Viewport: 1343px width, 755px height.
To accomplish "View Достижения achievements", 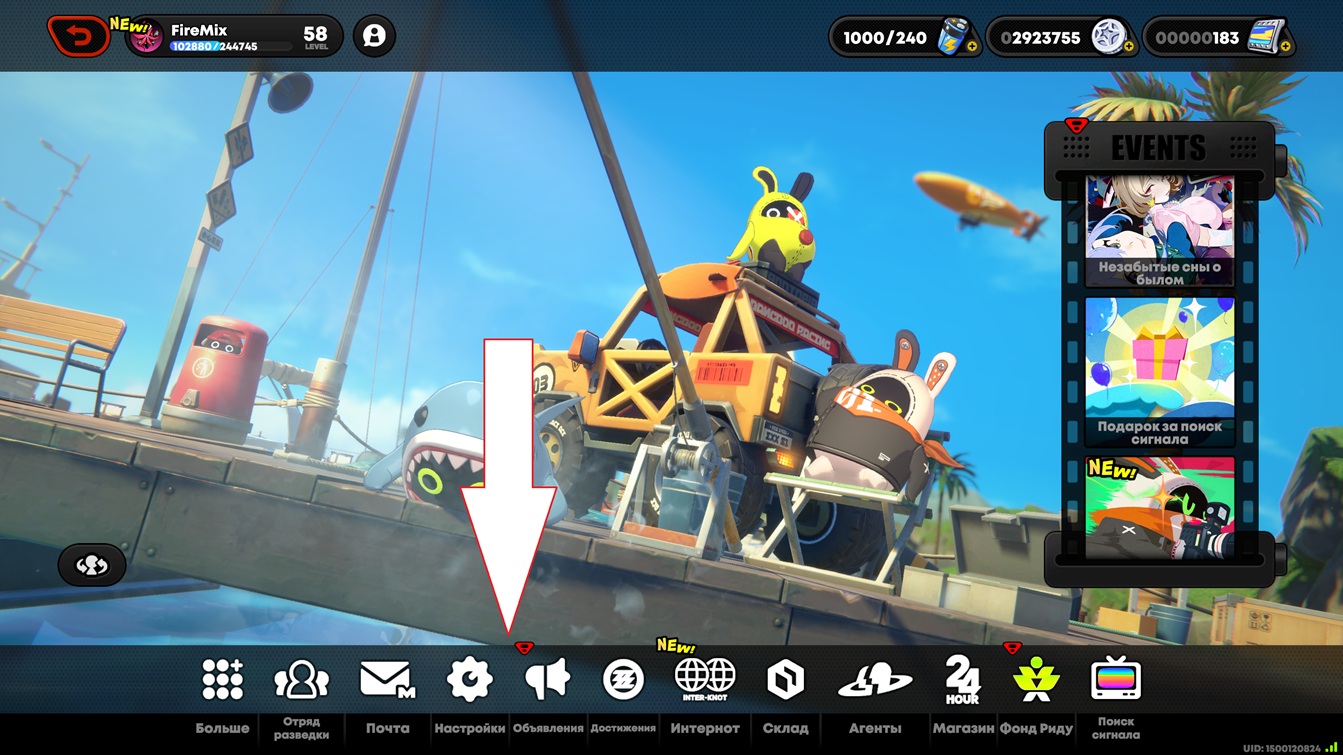I will coord(623,680).
